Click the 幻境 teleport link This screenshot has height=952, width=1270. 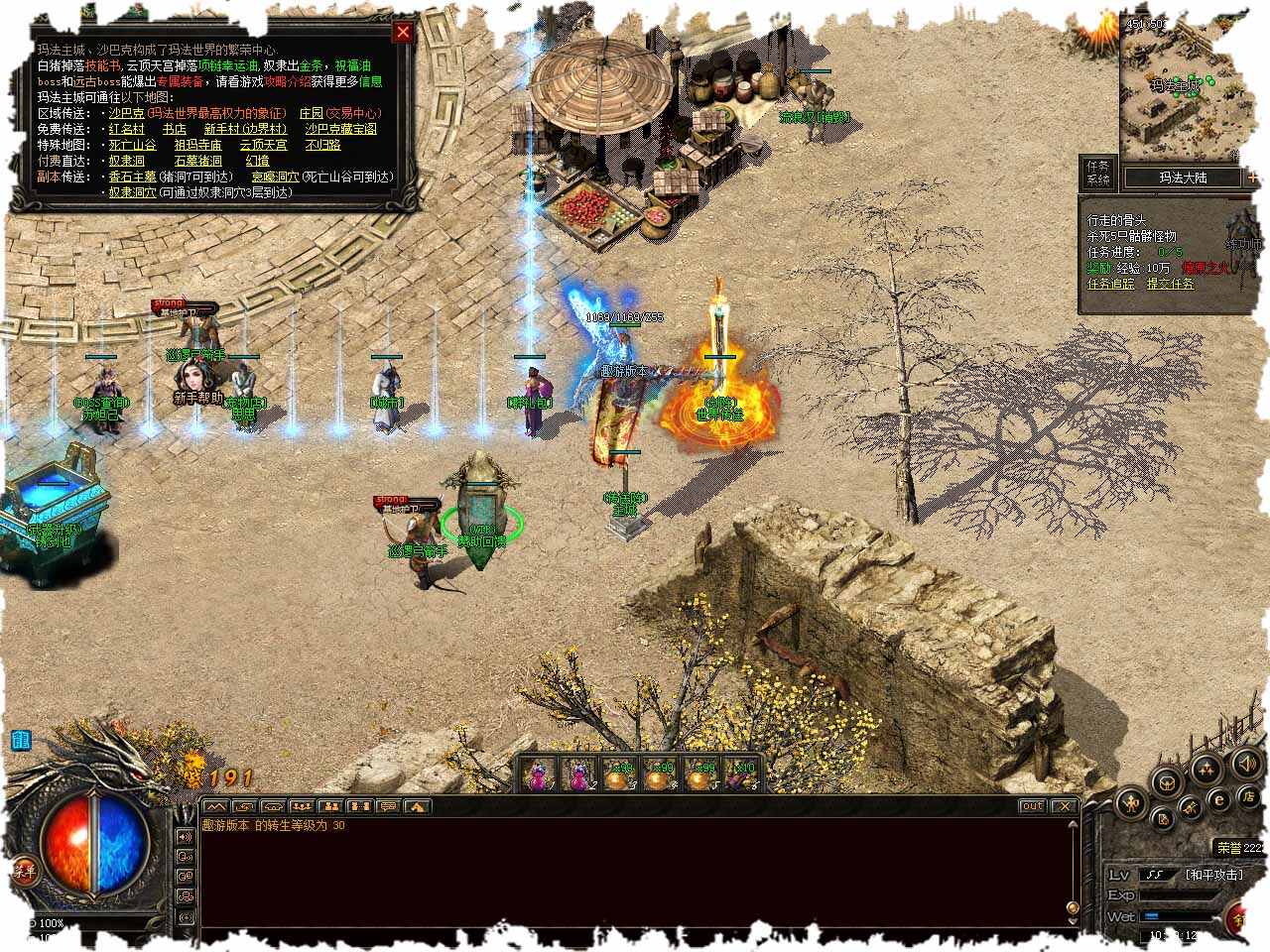tap(257, 161)
